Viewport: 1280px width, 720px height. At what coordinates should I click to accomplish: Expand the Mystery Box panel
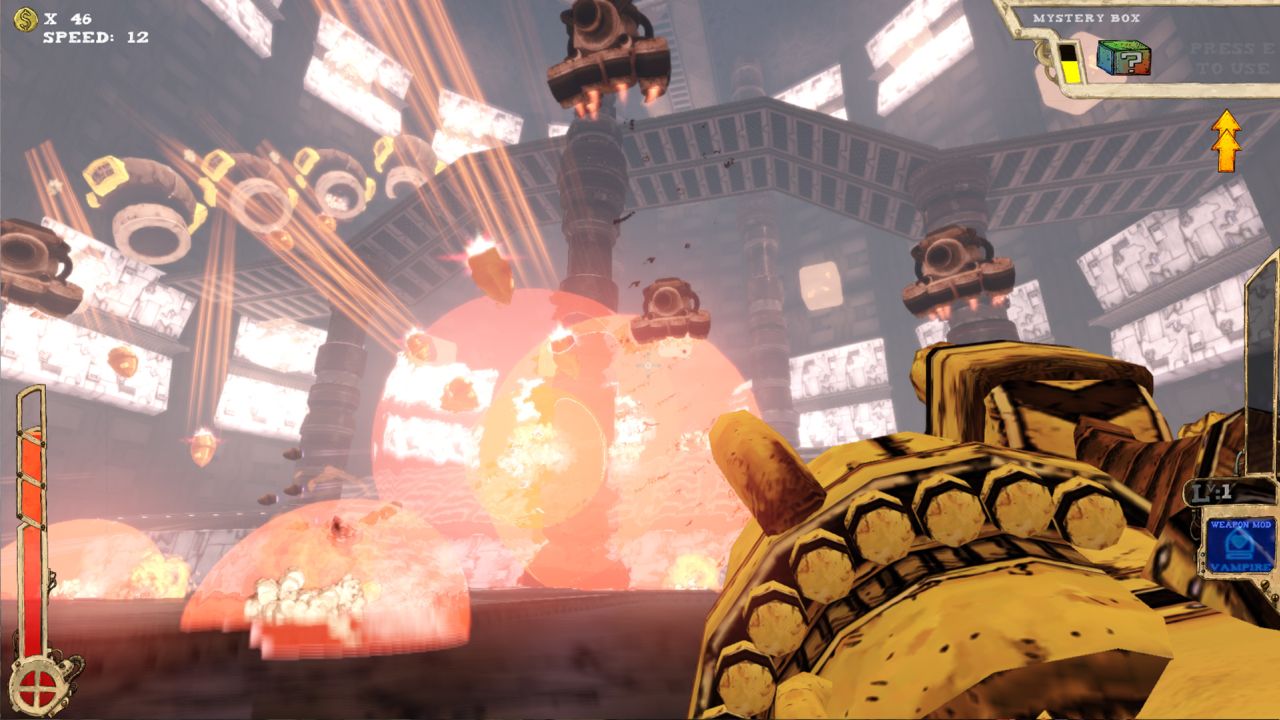click(x=1140, y=45)
